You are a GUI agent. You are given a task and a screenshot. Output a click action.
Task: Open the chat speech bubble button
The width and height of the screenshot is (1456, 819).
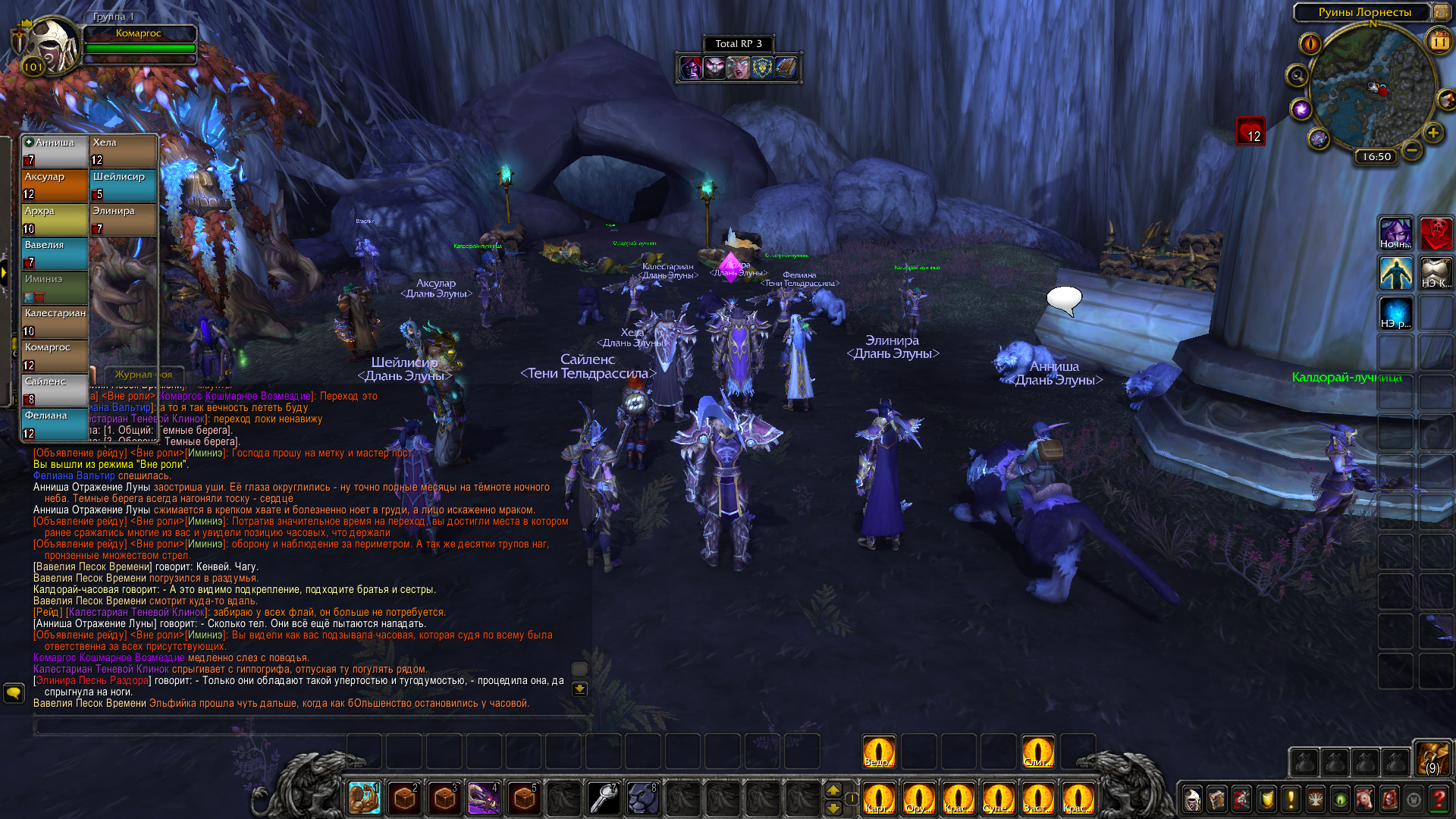tap(14, 692)
